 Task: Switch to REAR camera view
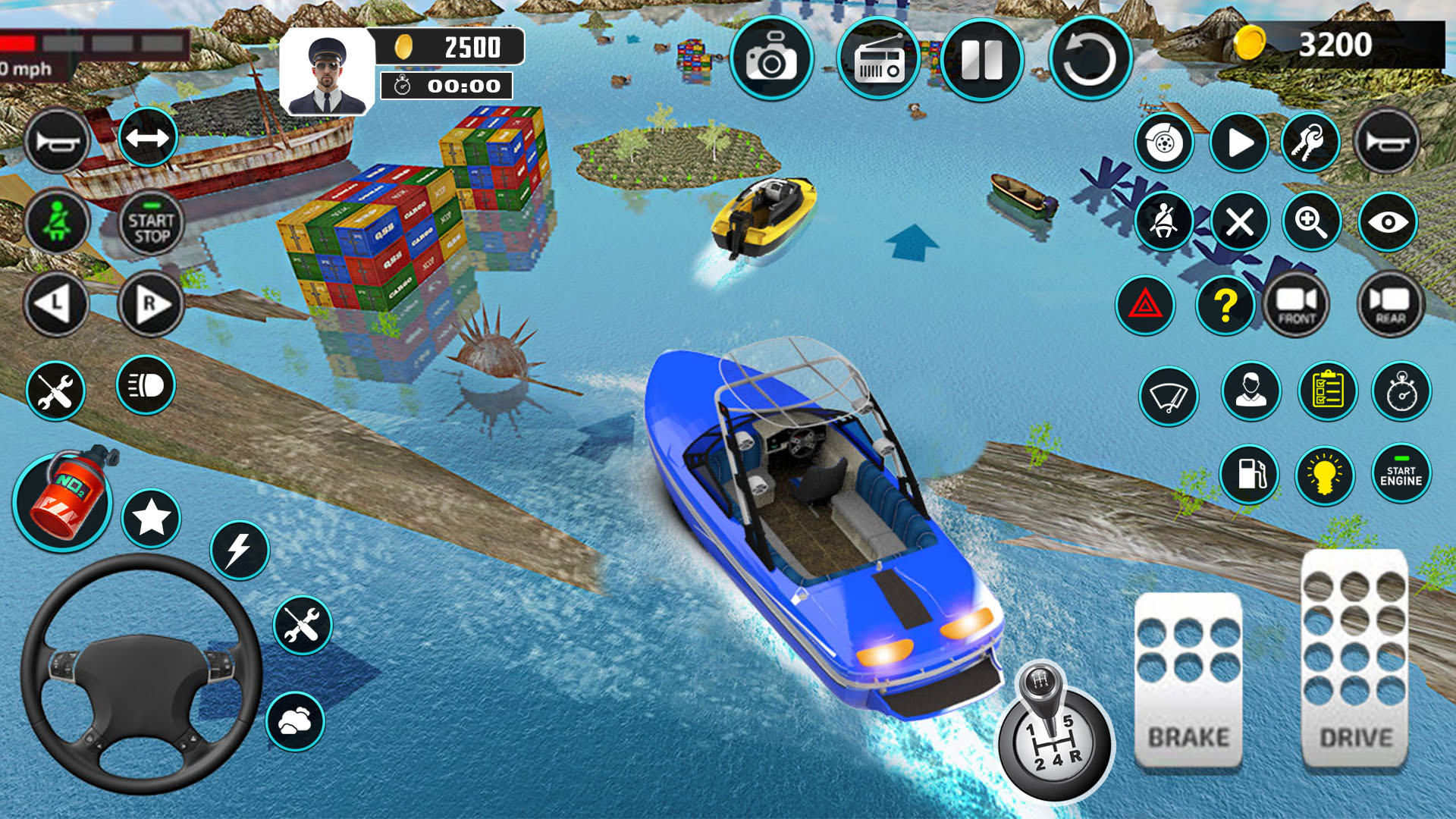point(1390,305)
